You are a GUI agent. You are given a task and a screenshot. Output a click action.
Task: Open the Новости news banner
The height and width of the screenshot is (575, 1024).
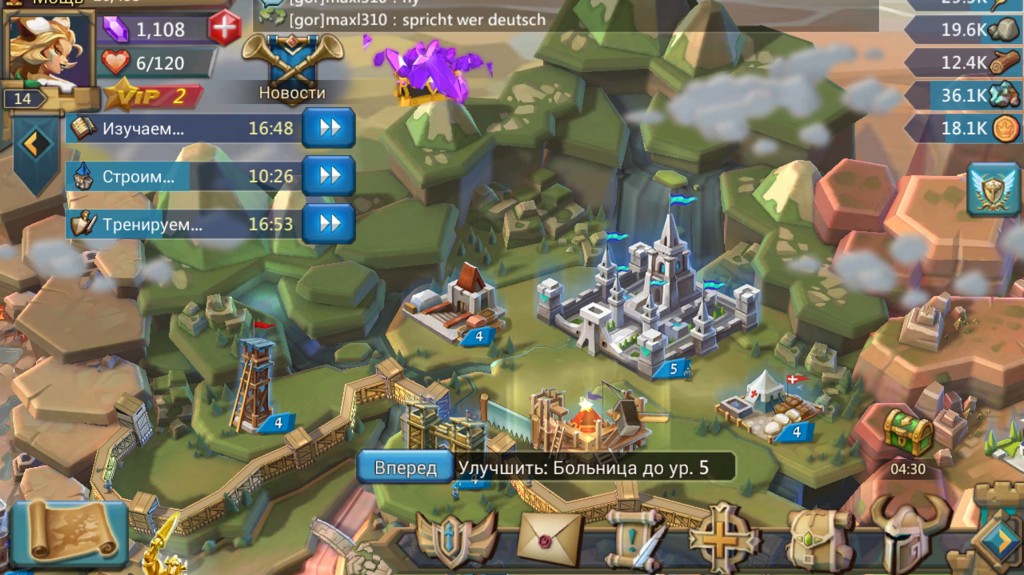[292, 66]
